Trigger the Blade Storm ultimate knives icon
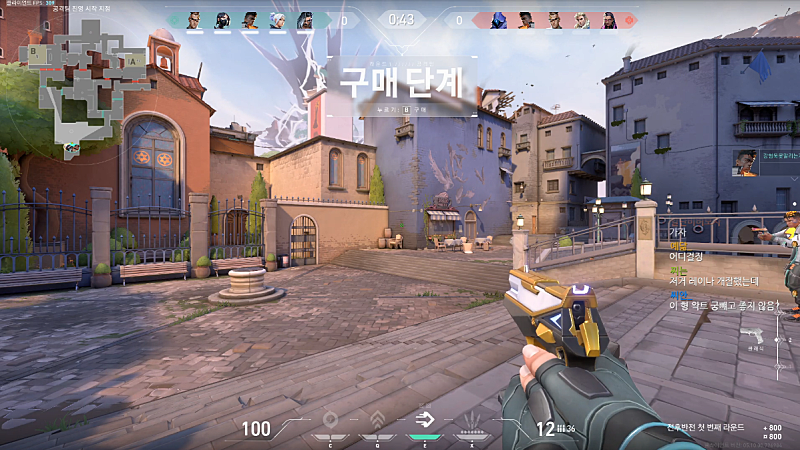This screenshot has width=800, height=450. [472, 420]
